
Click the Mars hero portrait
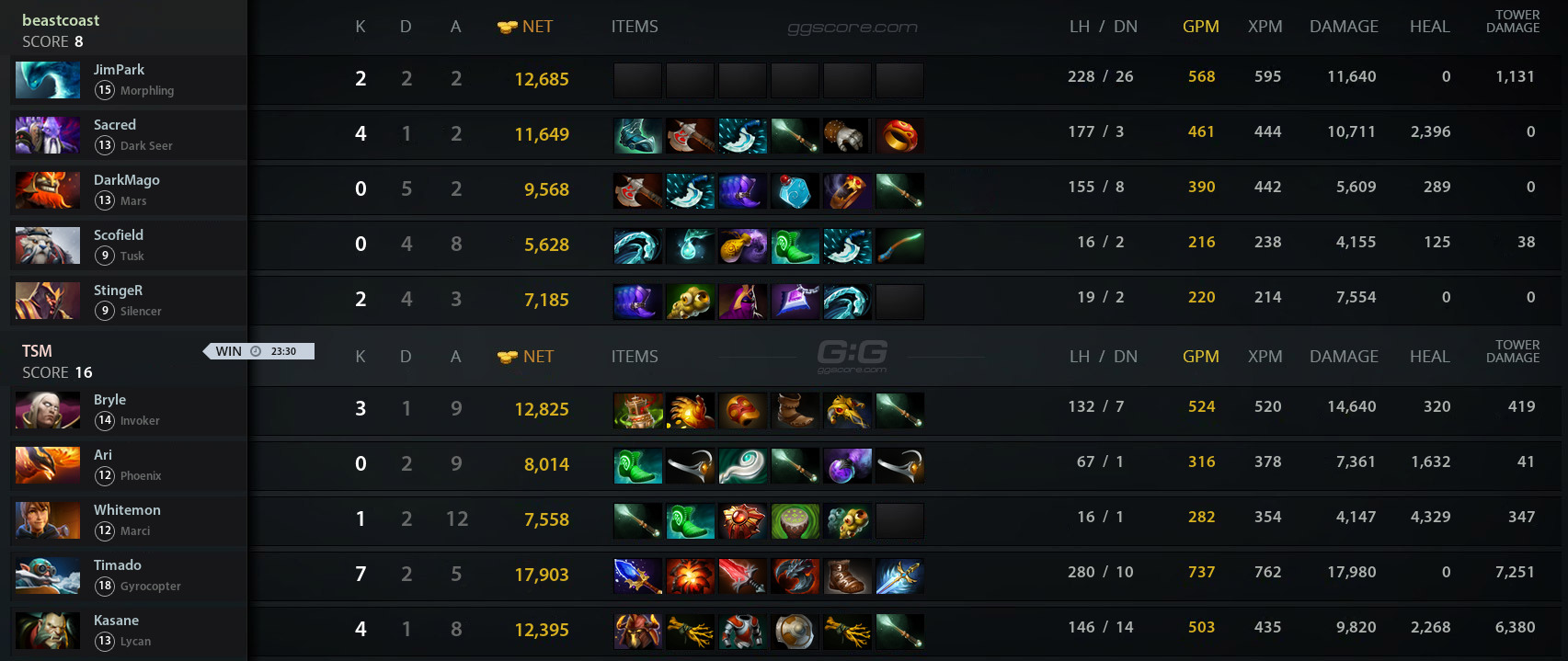coord(48,190)
